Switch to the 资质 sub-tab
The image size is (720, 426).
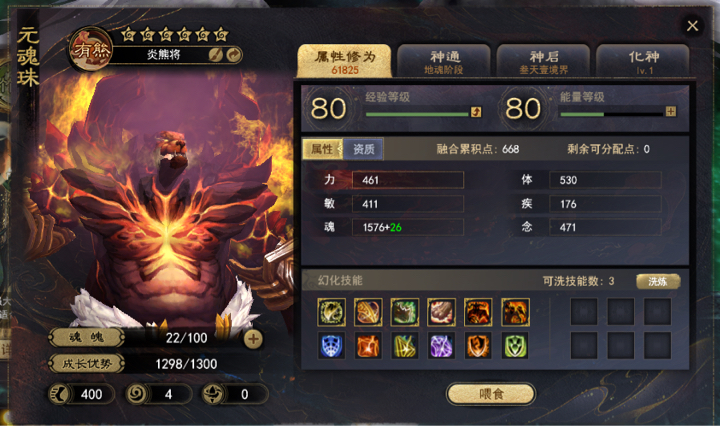pyautogui.click(x=364, y=149)
